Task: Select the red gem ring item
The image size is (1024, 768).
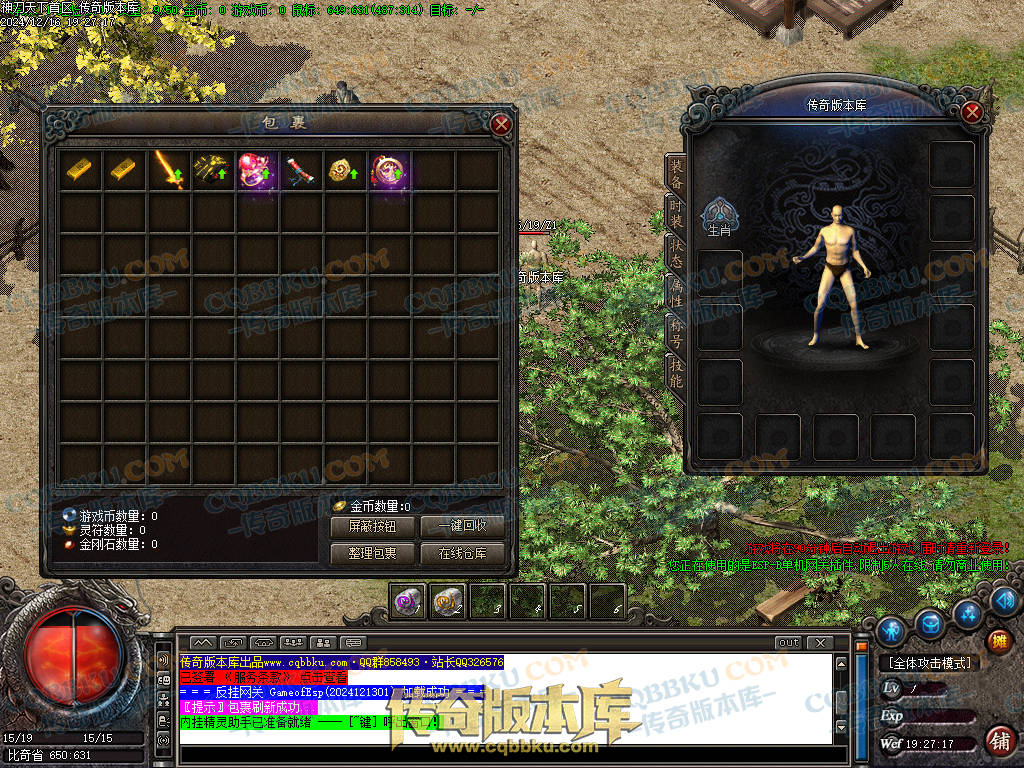Action: tap(256, 170)
